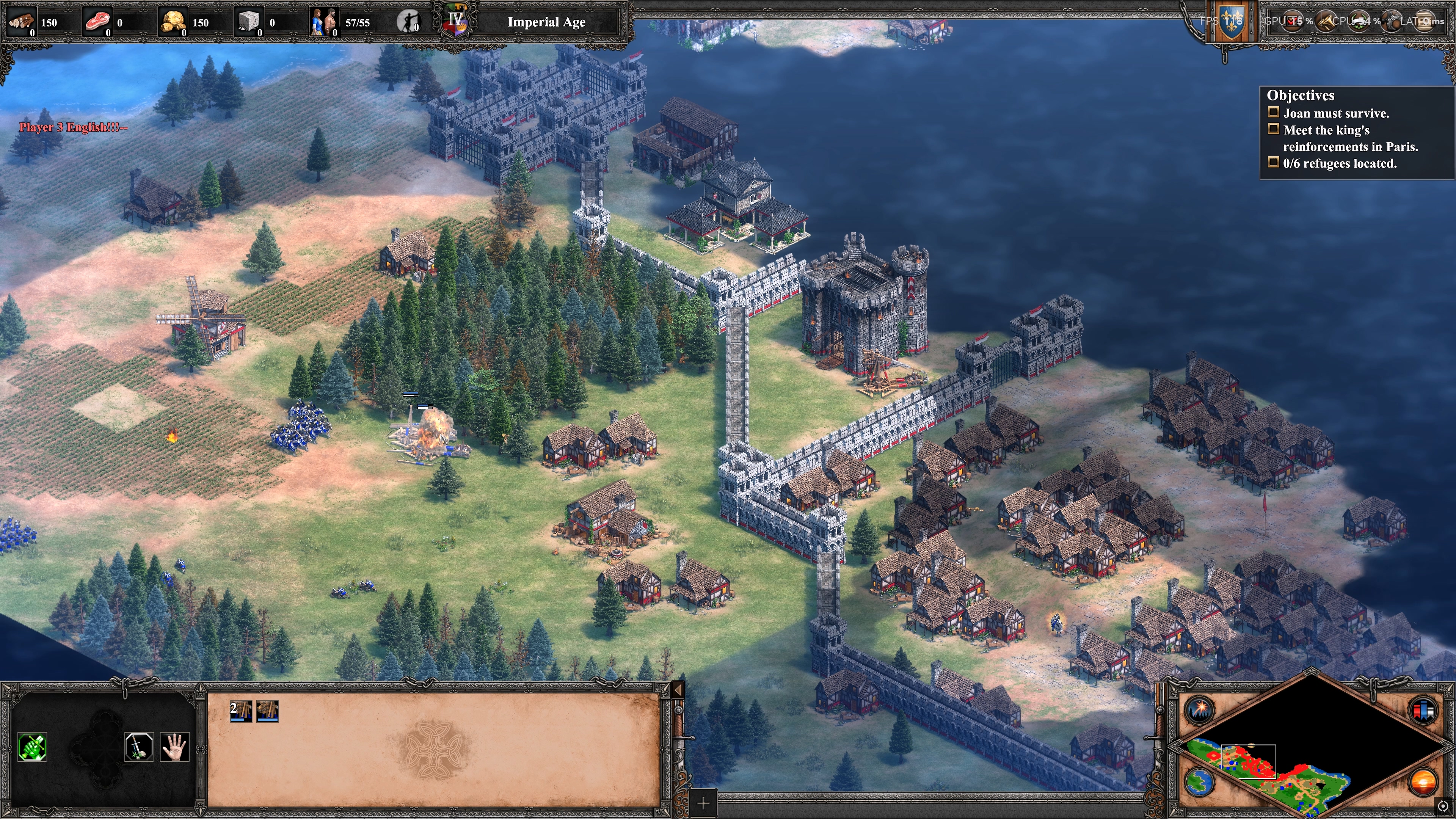This screenshot has height=819, width=1456.
Task: Click the orange sunset minimap button
Action: (x=1423, y=782)
